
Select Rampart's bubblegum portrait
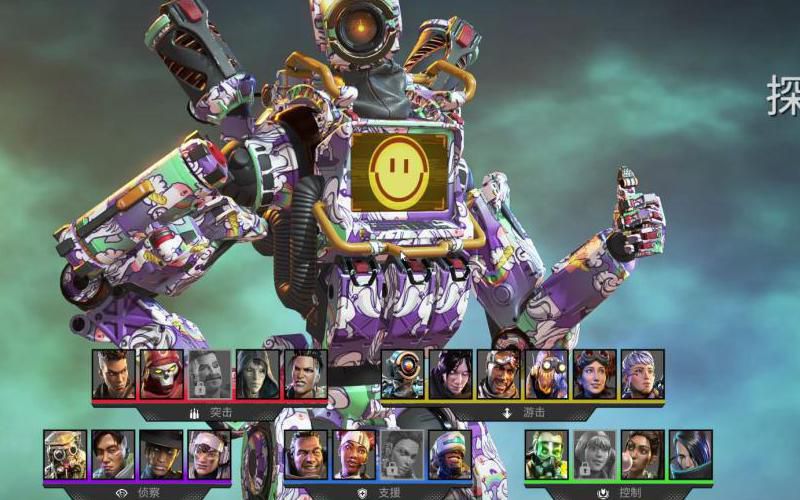point(642,455)
